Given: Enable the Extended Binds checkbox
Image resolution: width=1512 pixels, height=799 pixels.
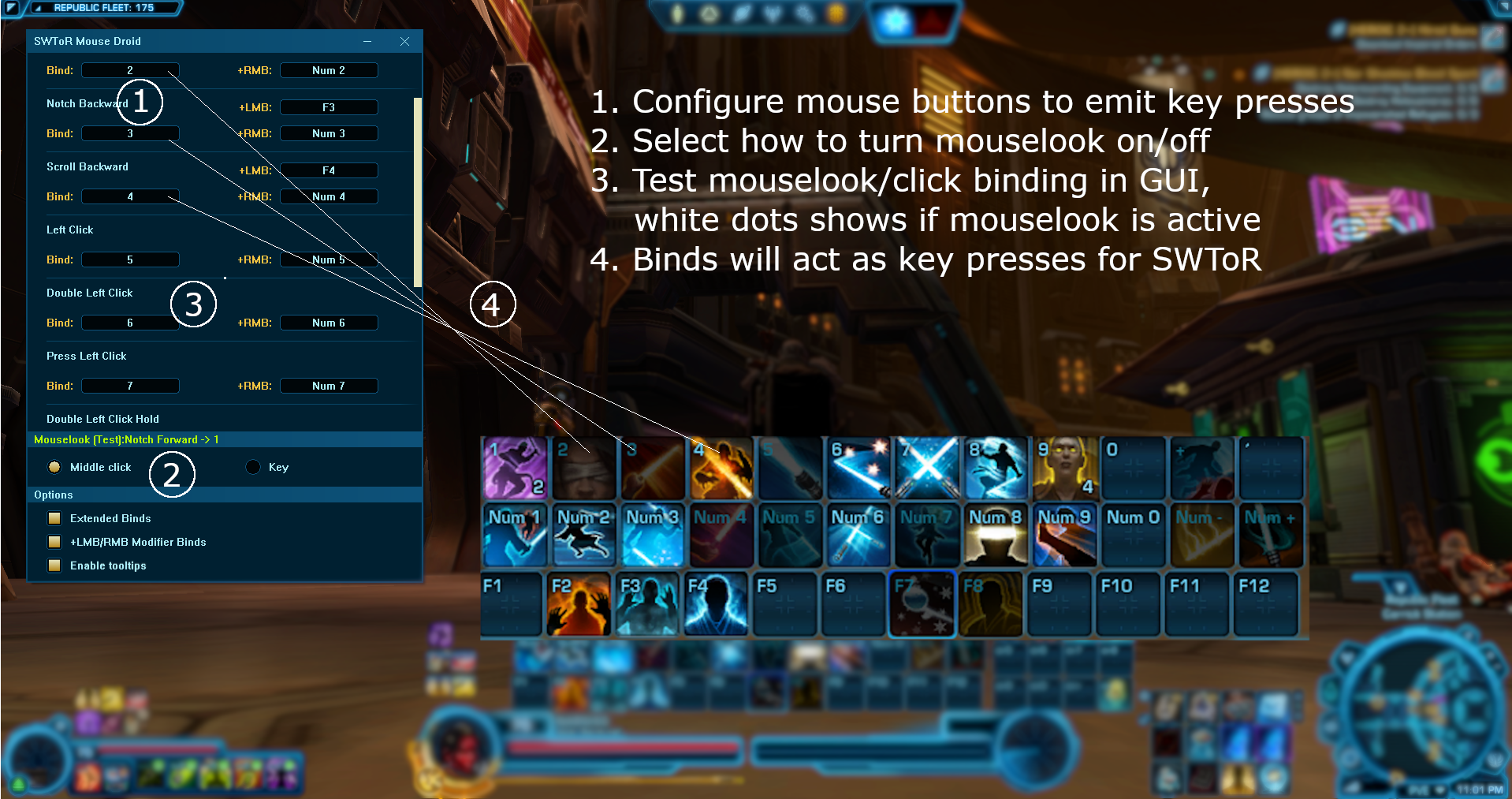Looking at the screenshot, I should pyautogui.click(x=54, y=518).
